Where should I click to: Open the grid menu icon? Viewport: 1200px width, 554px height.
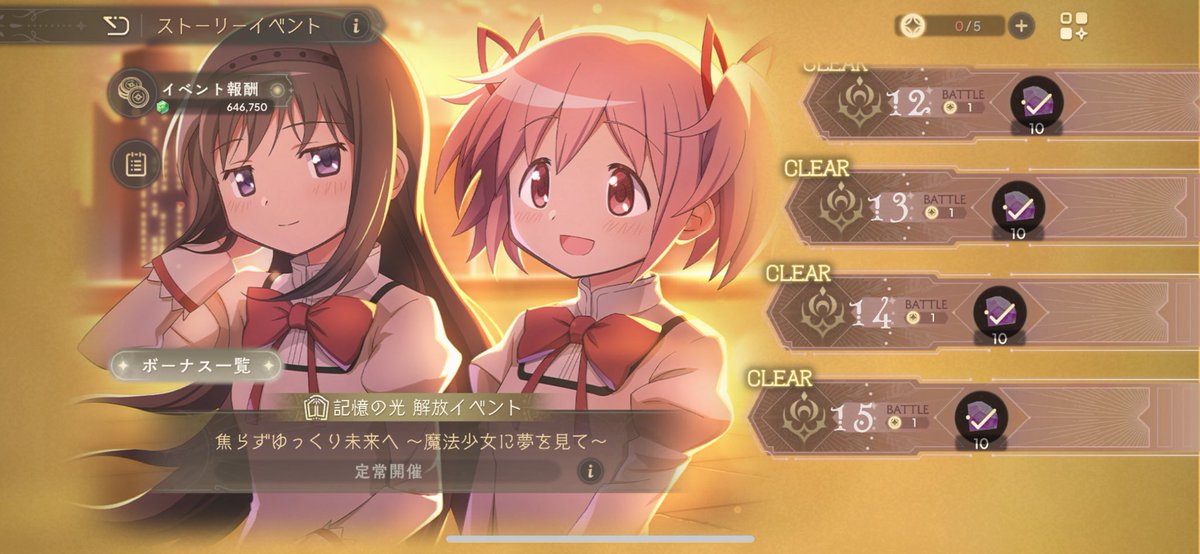[x=1075, y=26]
